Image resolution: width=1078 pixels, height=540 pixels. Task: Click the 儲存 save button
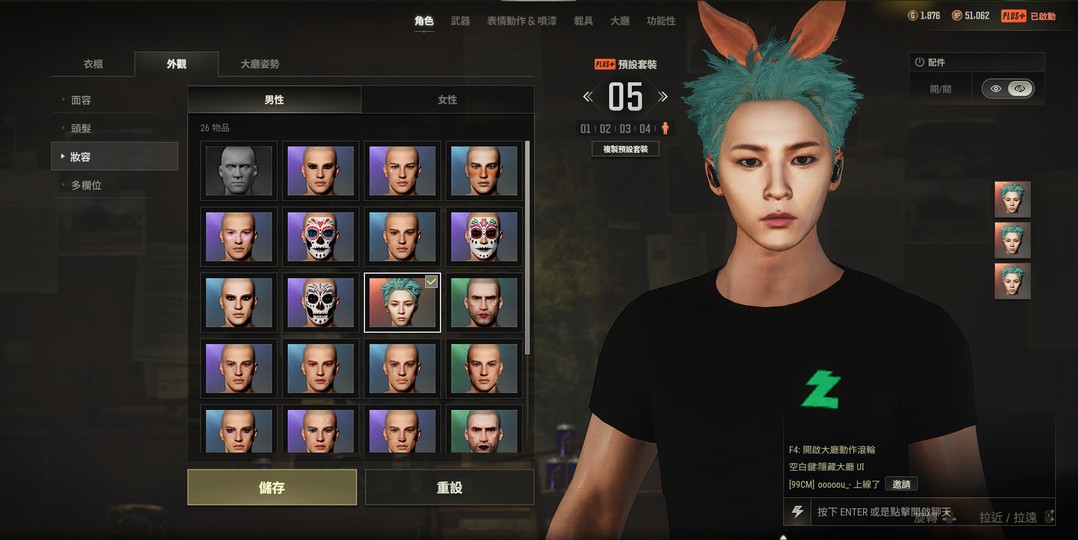tap(272, 487)
